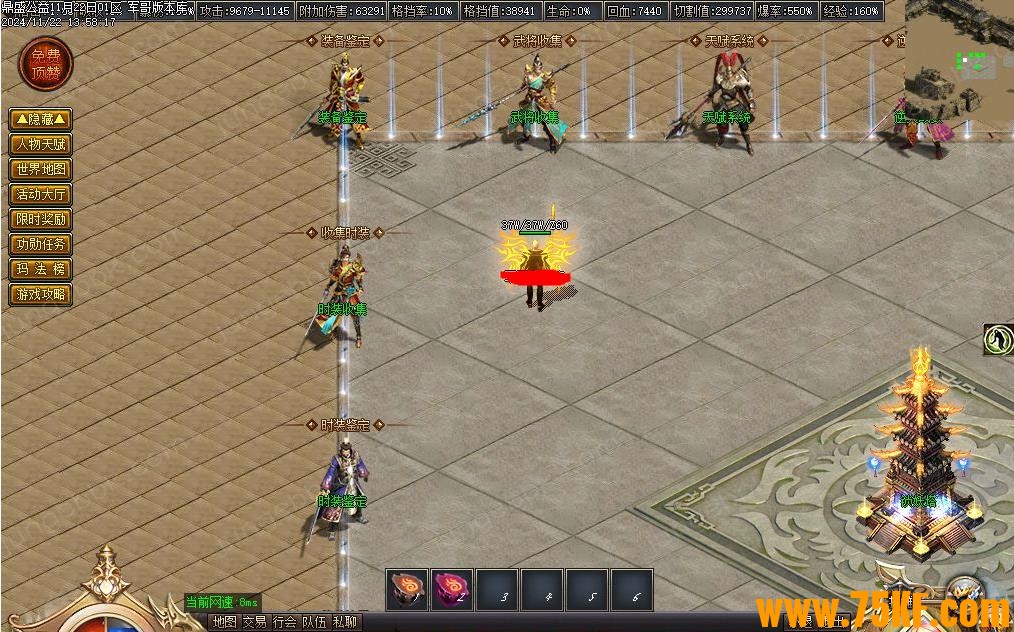Open the 功勋任务 merit quests
This screenshot has height=632, width=1014.
(41, 244)
